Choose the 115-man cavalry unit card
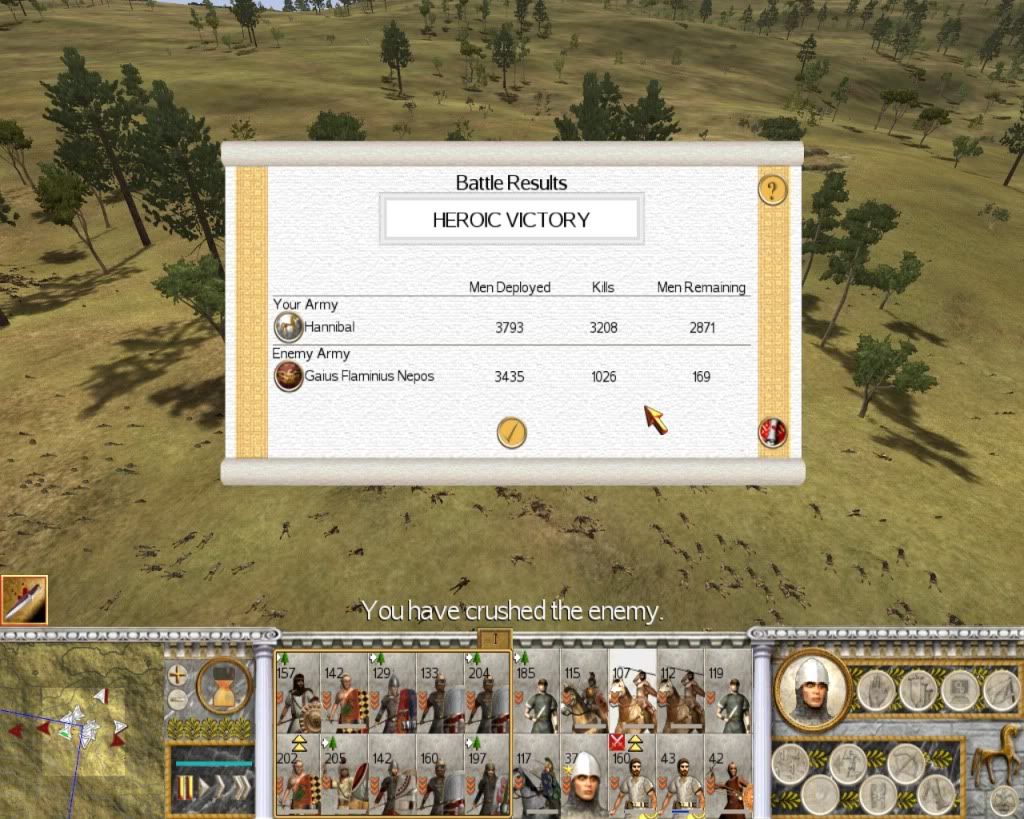The image size is (1024, 819). [x=584, y=692]
